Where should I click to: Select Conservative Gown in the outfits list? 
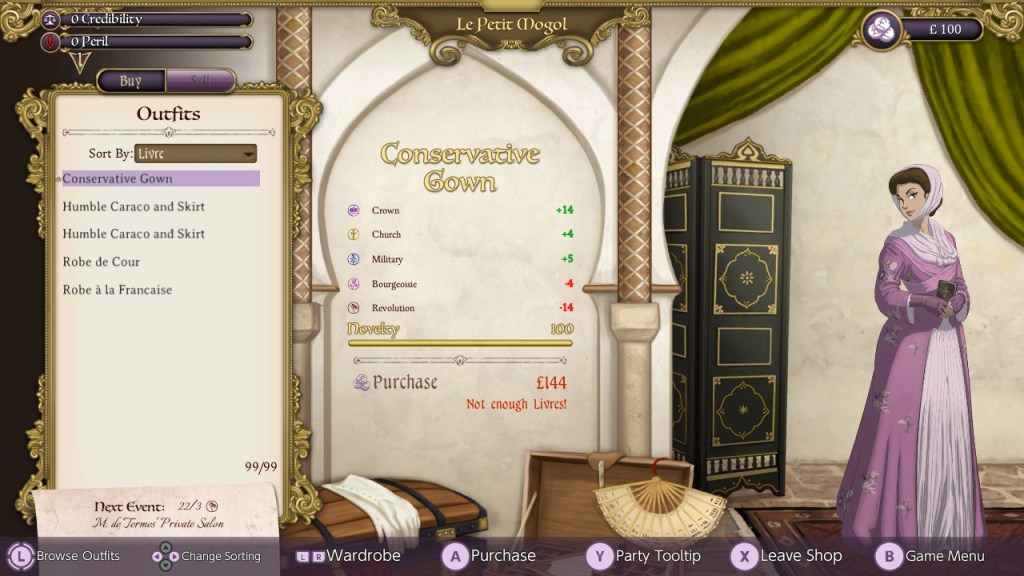click(160, 179)
